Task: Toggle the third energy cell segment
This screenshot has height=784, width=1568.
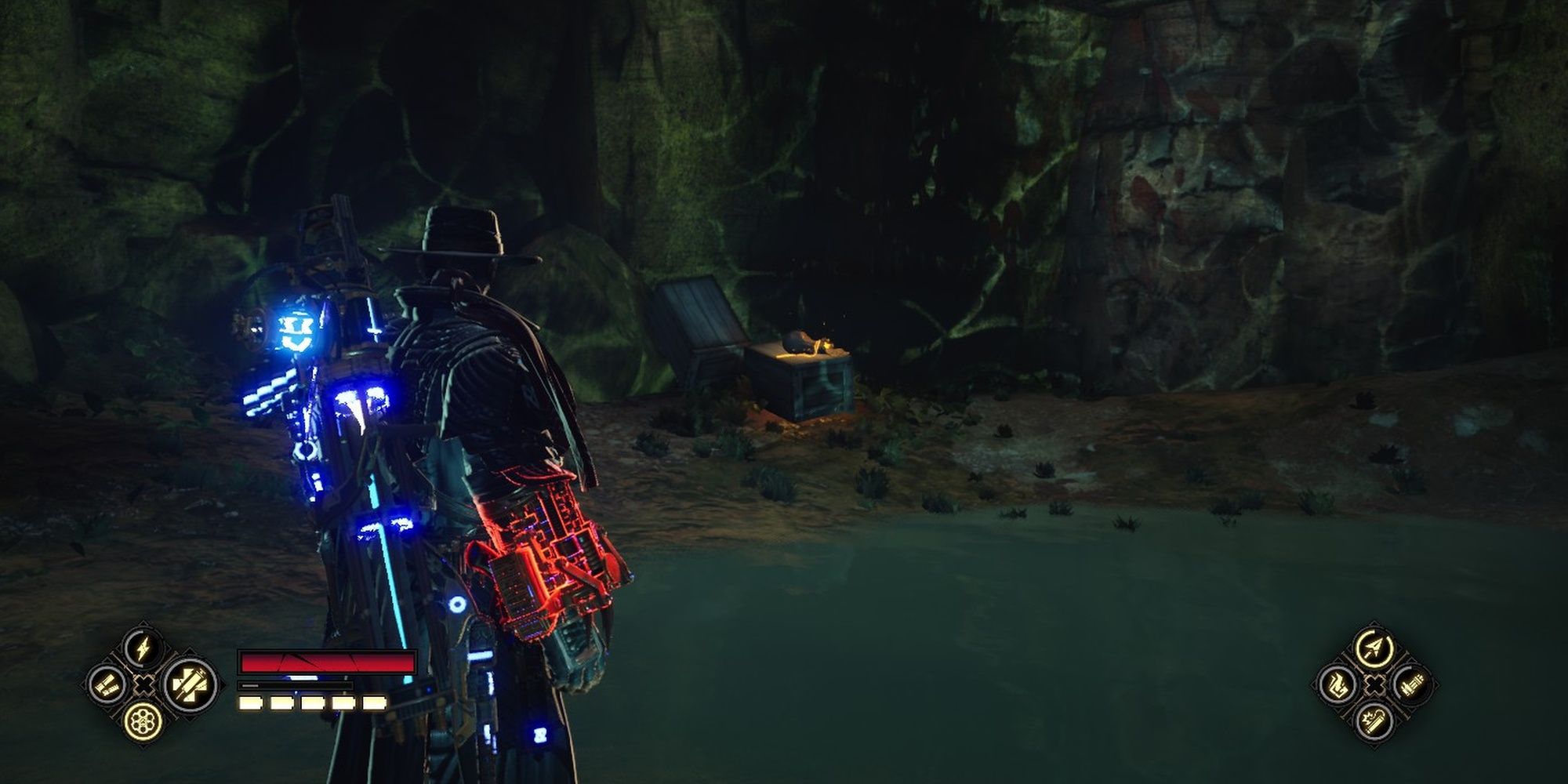Action: click(x=313, y=703)
